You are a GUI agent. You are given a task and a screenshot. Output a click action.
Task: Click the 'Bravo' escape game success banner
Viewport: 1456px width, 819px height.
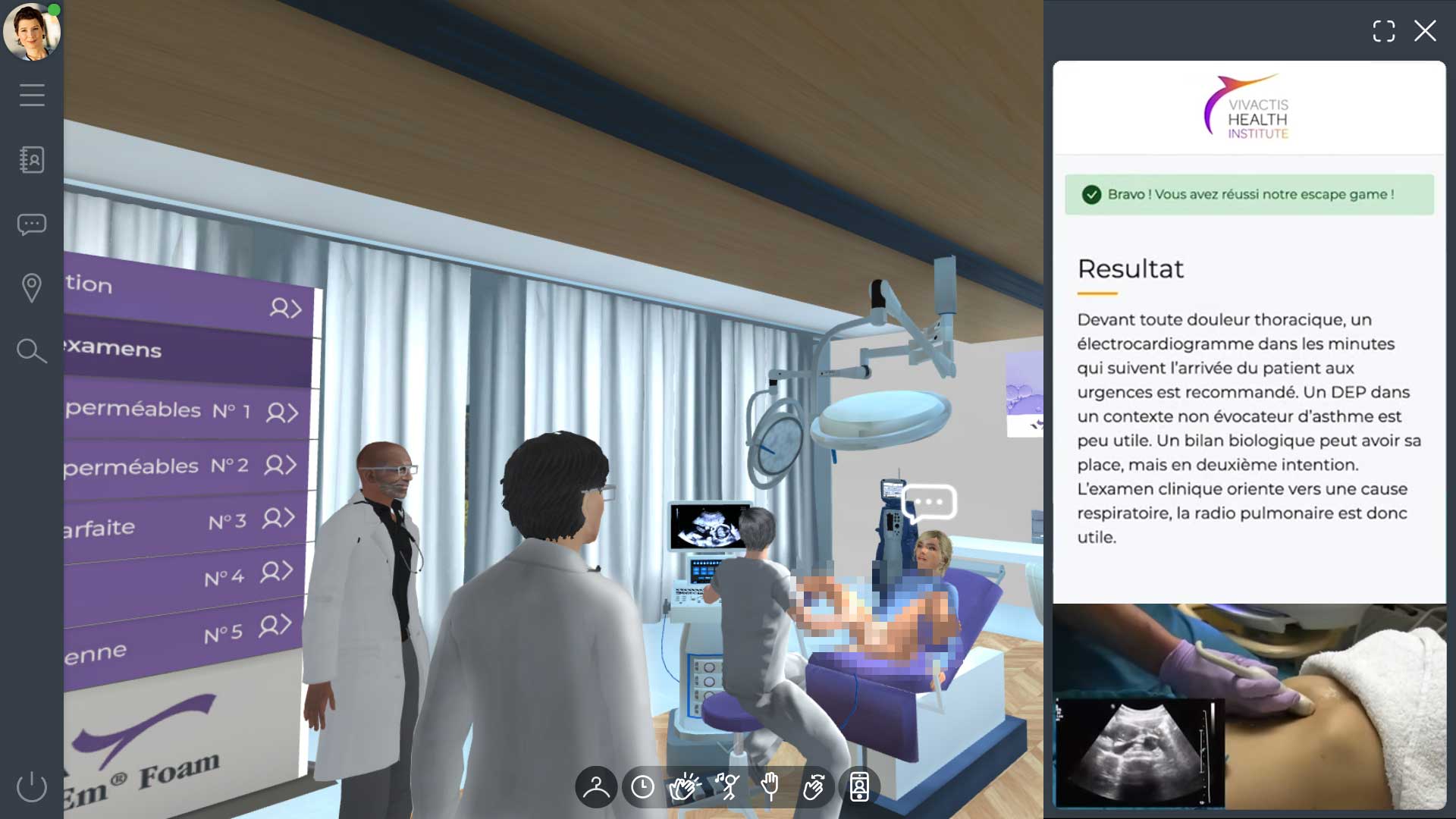click(1248, 194)
